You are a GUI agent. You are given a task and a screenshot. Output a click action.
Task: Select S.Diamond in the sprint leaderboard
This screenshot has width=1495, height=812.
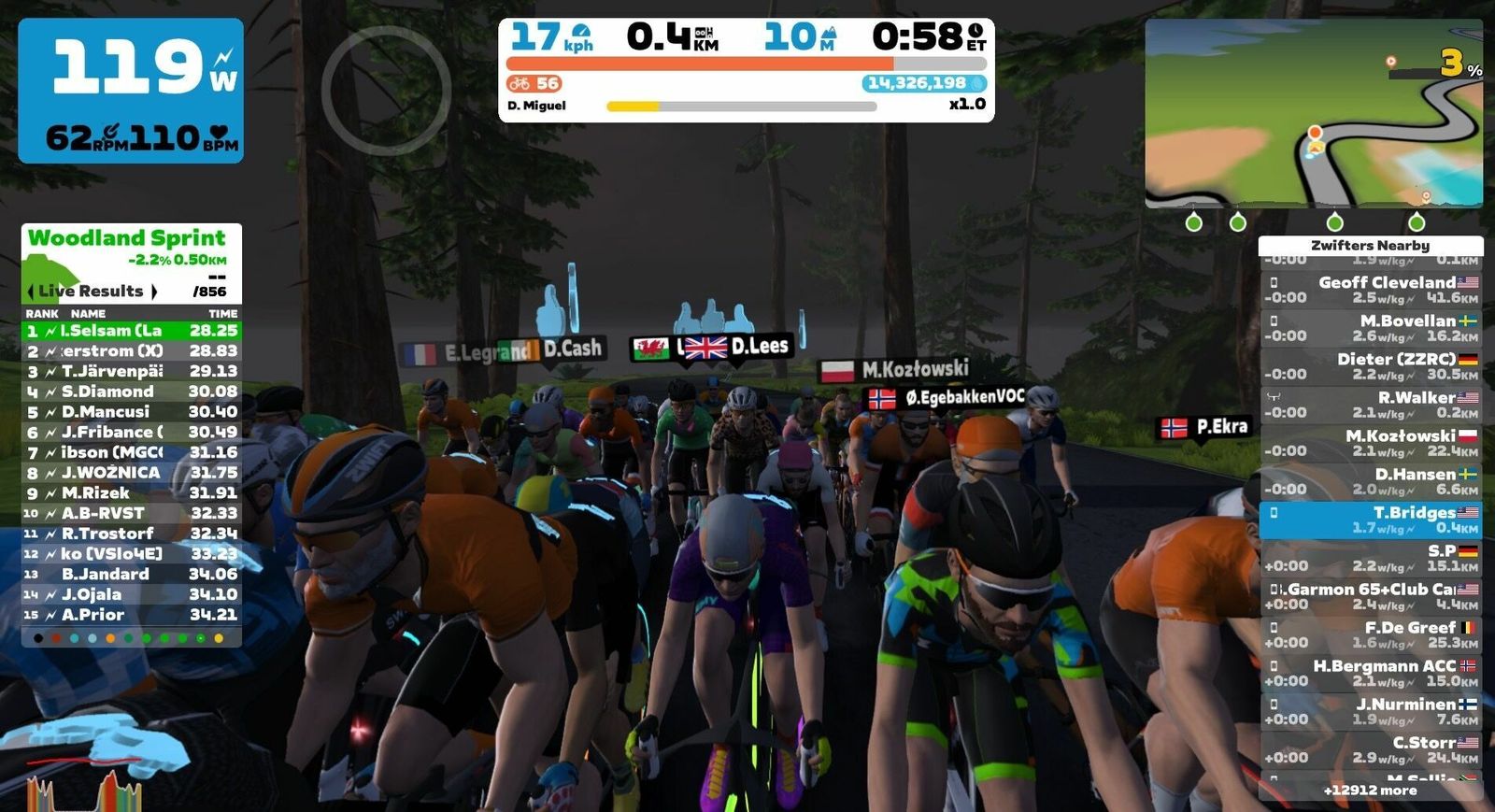[131, 392]
